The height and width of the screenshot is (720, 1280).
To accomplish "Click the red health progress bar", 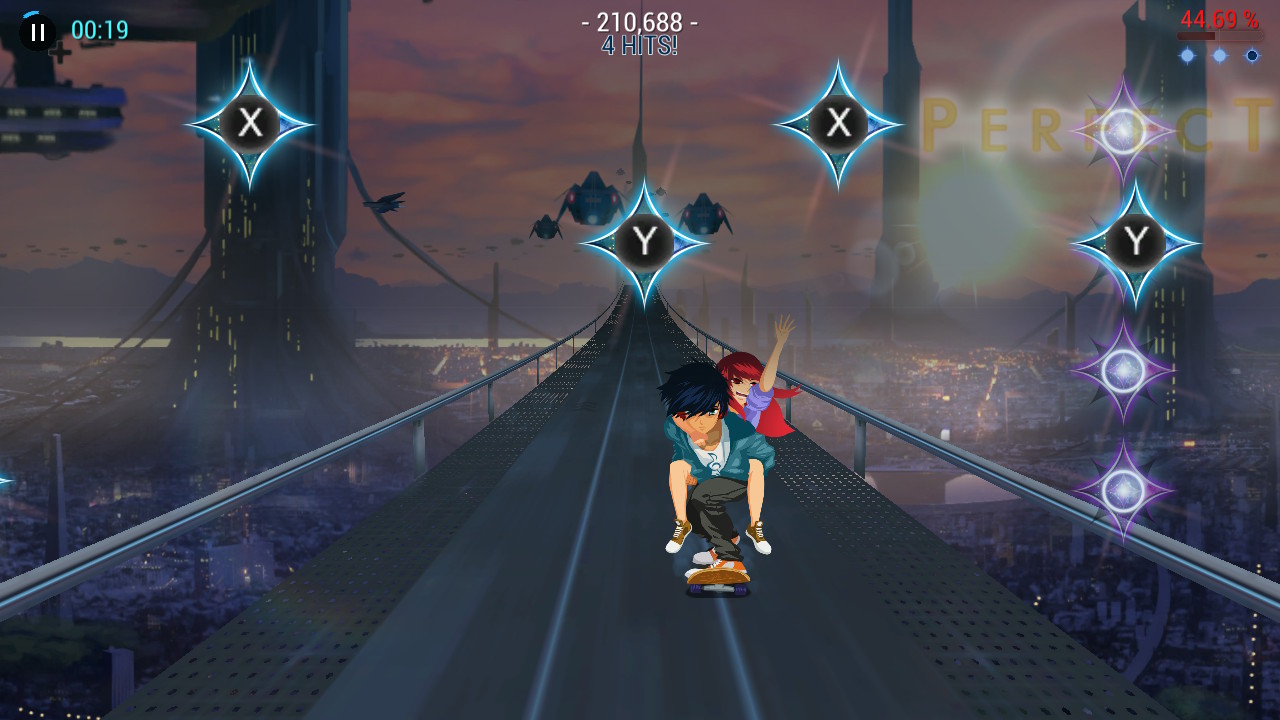I will [1220, 35].
